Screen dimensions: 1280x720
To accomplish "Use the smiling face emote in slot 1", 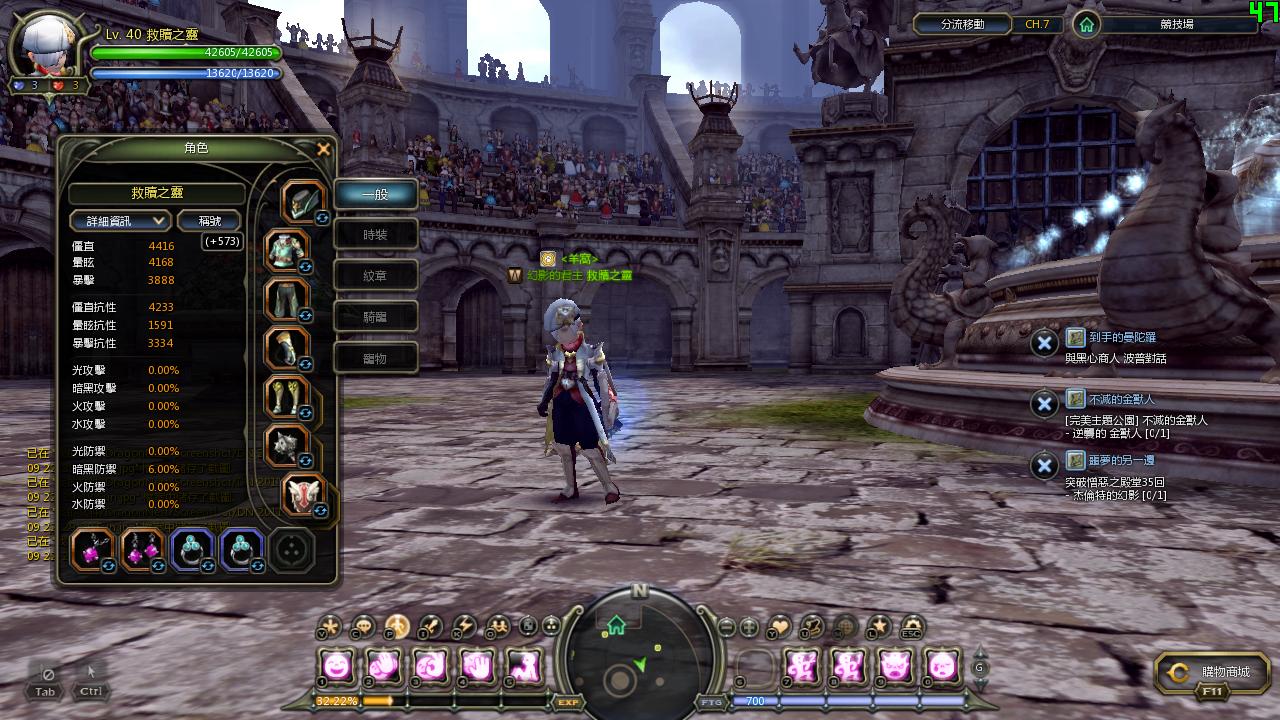I will coord(337,665).
